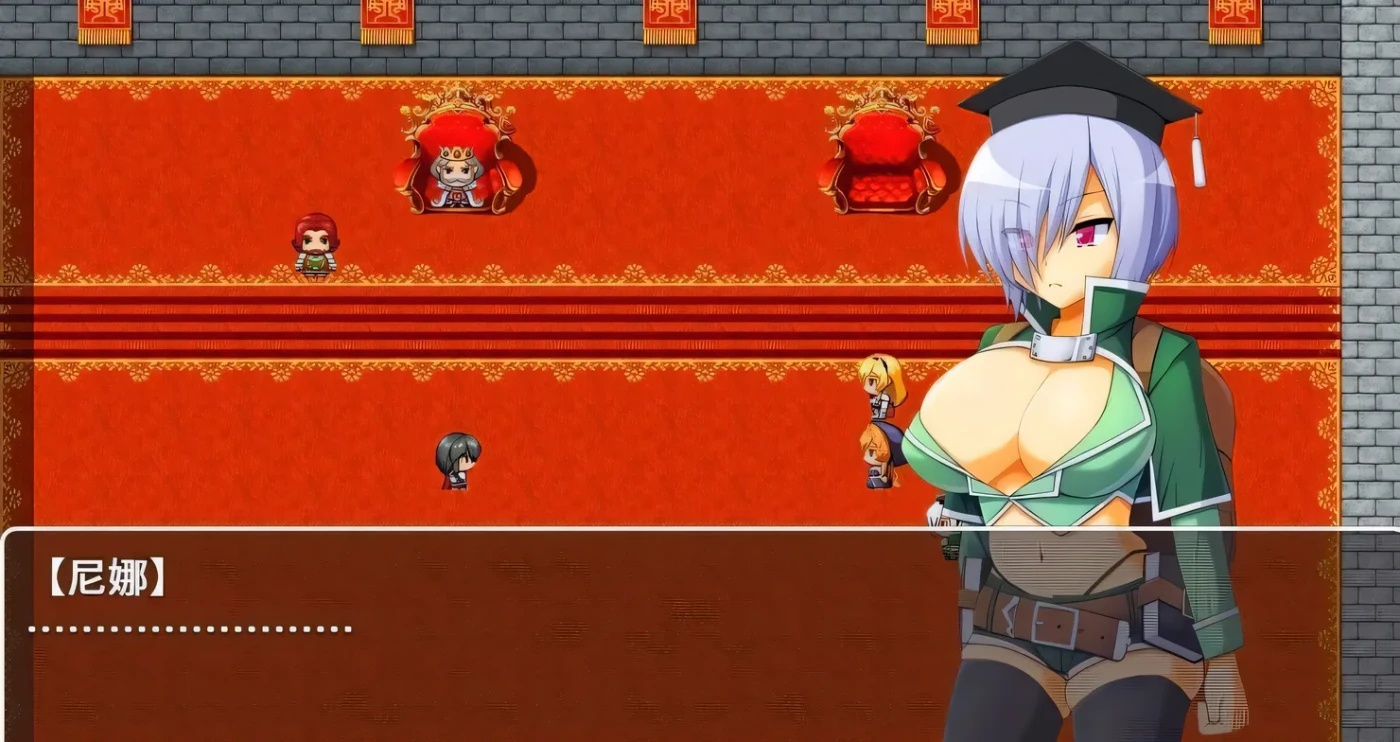
Task: Click the banner above the king's throne
Action: [x=388, y=15]
